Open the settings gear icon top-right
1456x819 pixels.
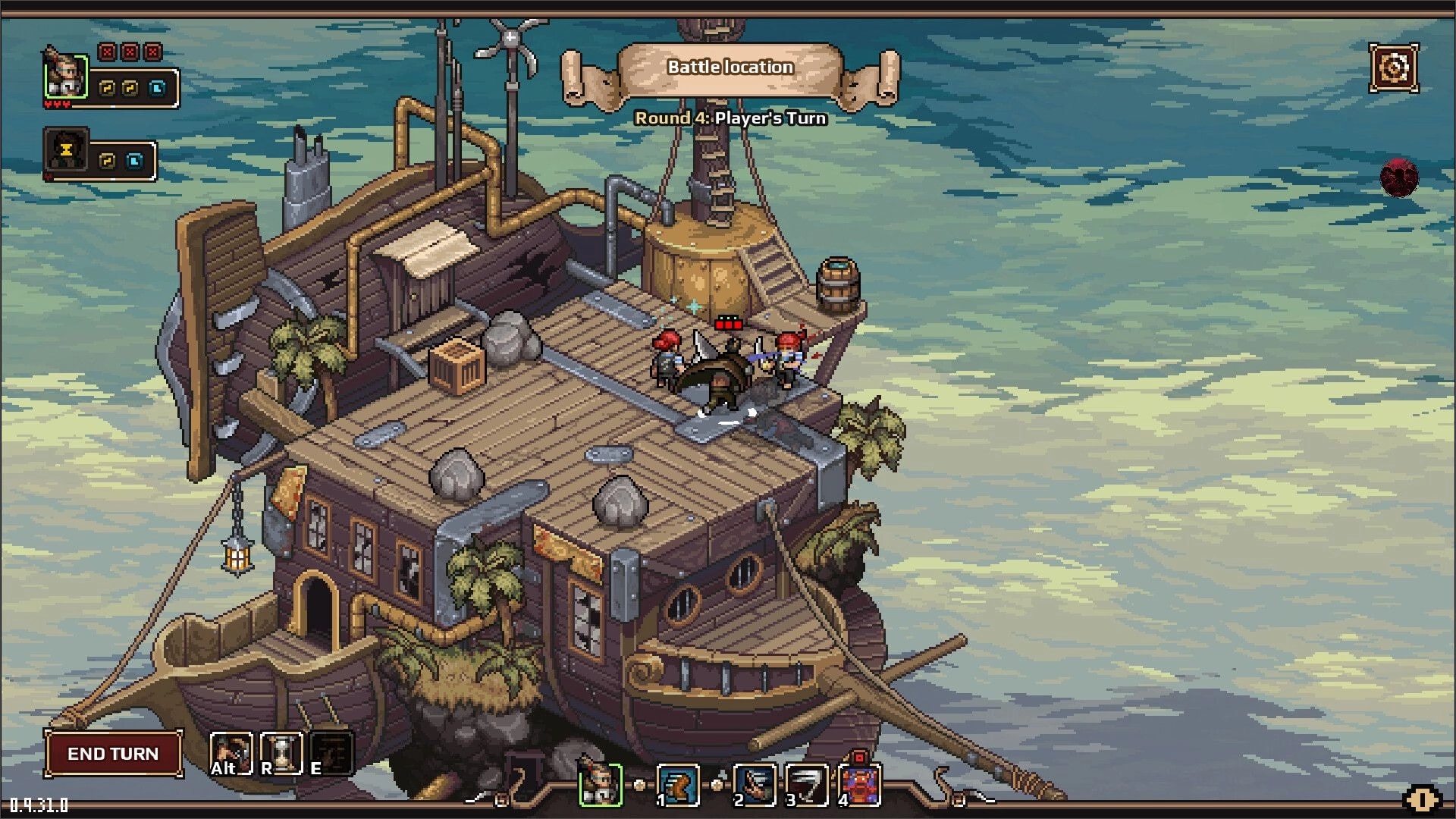click(1394, 69)
